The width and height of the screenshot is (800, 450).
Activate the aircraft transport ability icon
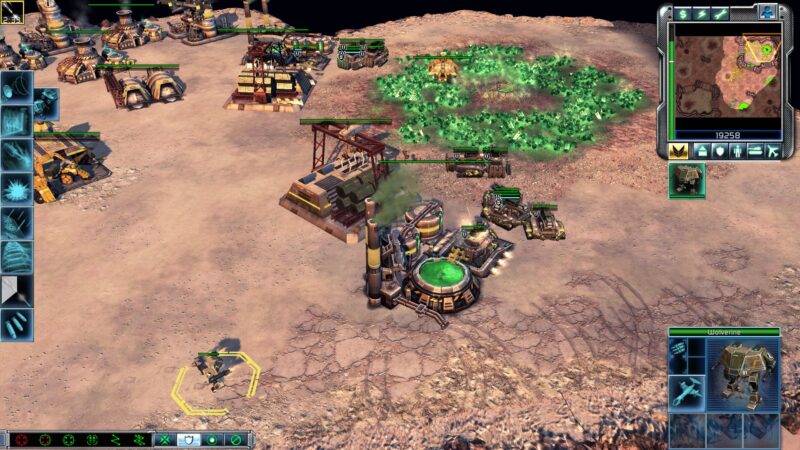click(x=687, y=392)
